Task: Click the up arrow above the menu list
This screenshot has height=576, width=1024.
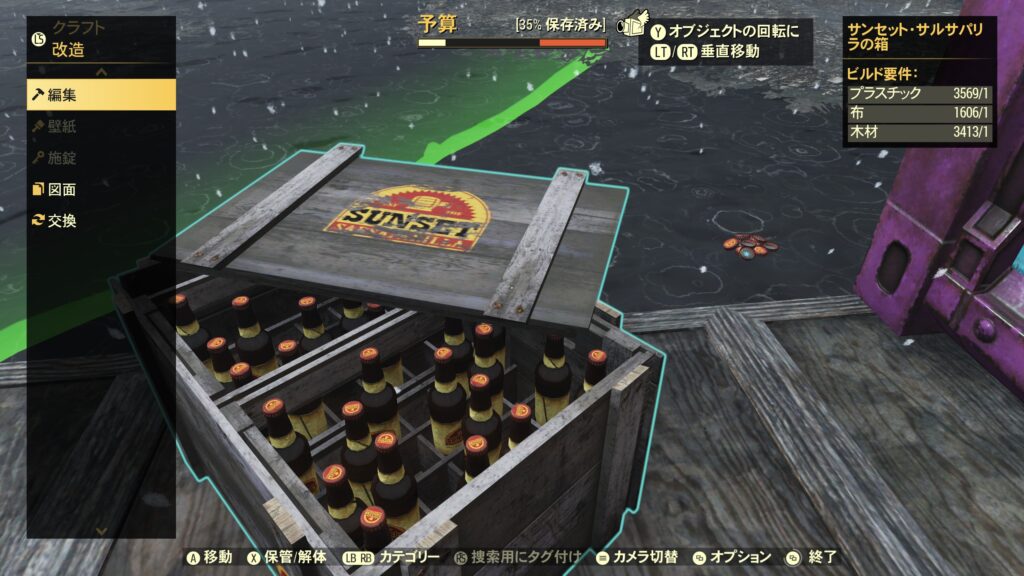Action: tap(101, 72)
